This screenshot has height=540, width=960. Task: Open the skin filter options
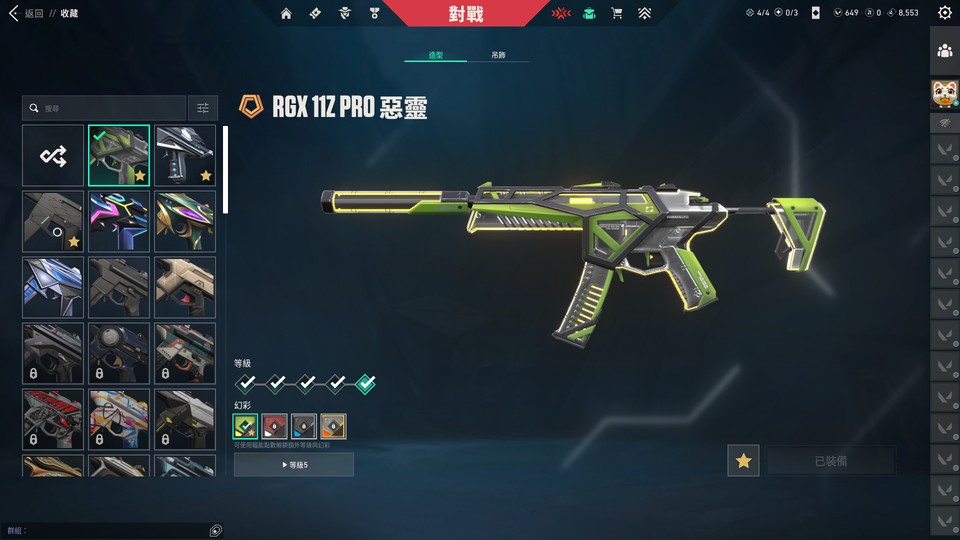pyautogui.click(x=203, y=108)
